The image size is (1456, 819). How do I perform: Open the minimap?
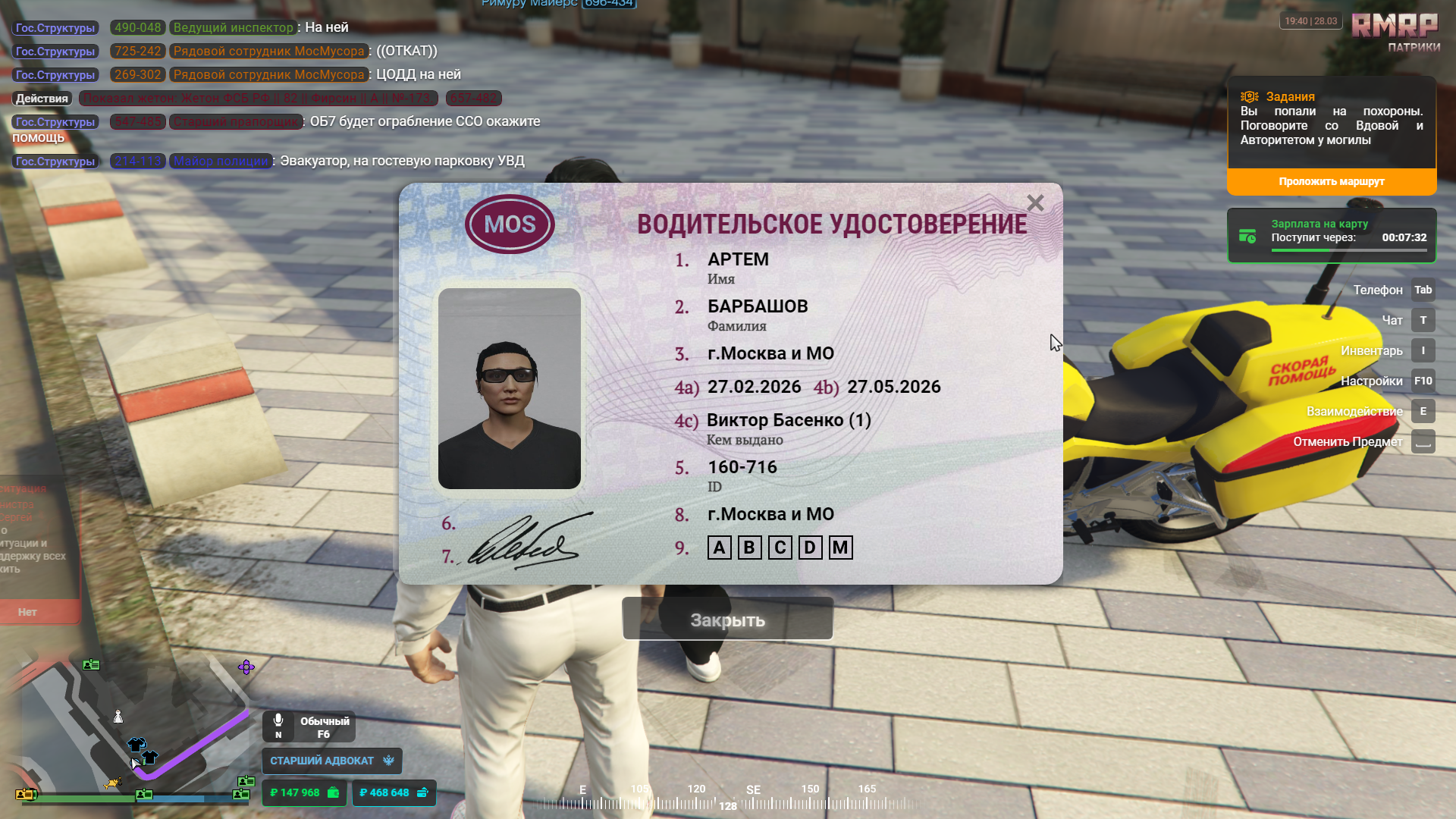(x=129, y=728)
